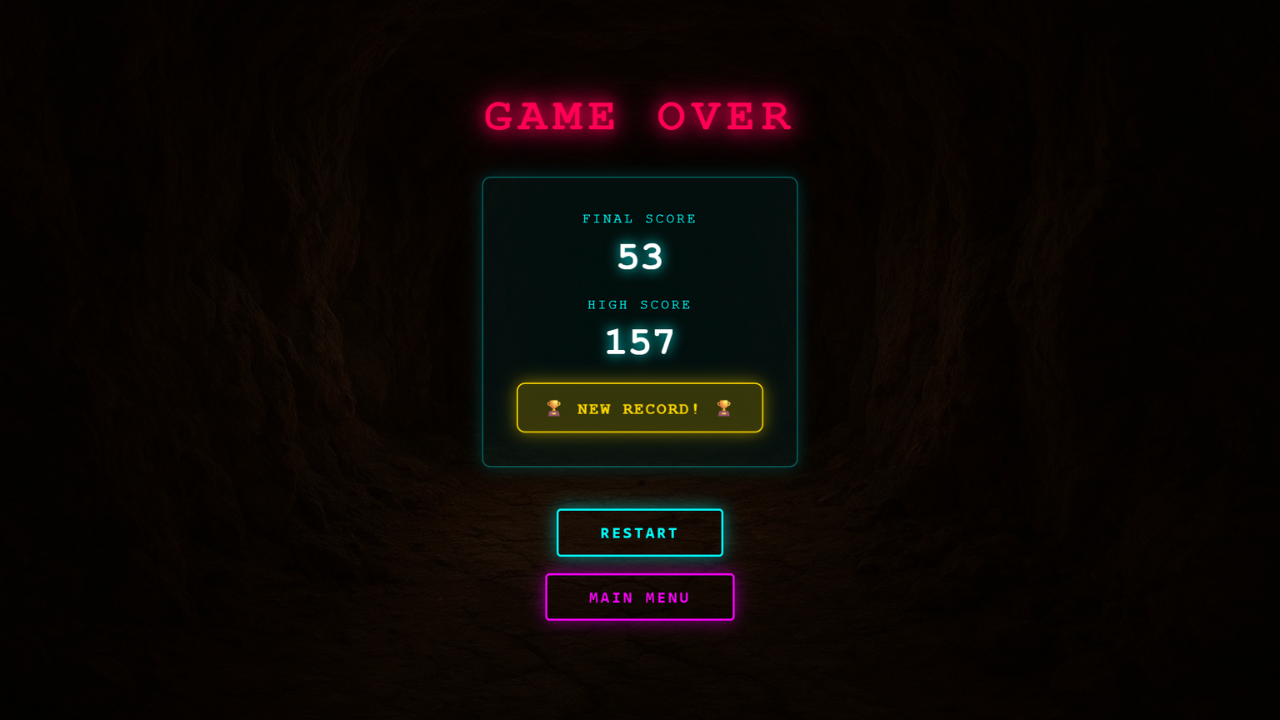Click the space between RESTART and MAIN MENU
Viewport: 1280px width, 720px height.
click(x=640, y=565)
